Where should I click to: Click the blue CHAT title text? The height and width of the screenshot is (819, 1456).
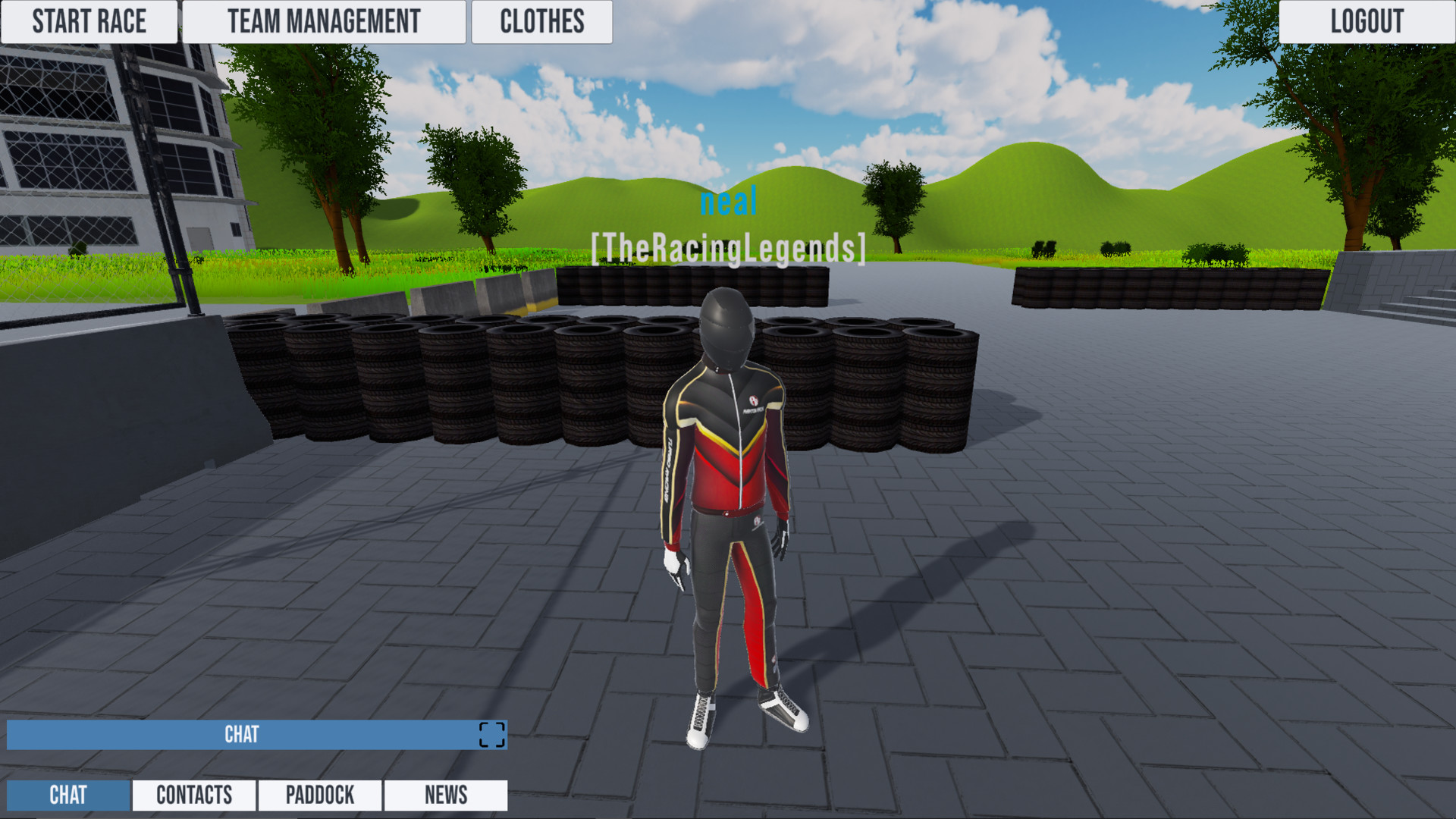point(243,734)
